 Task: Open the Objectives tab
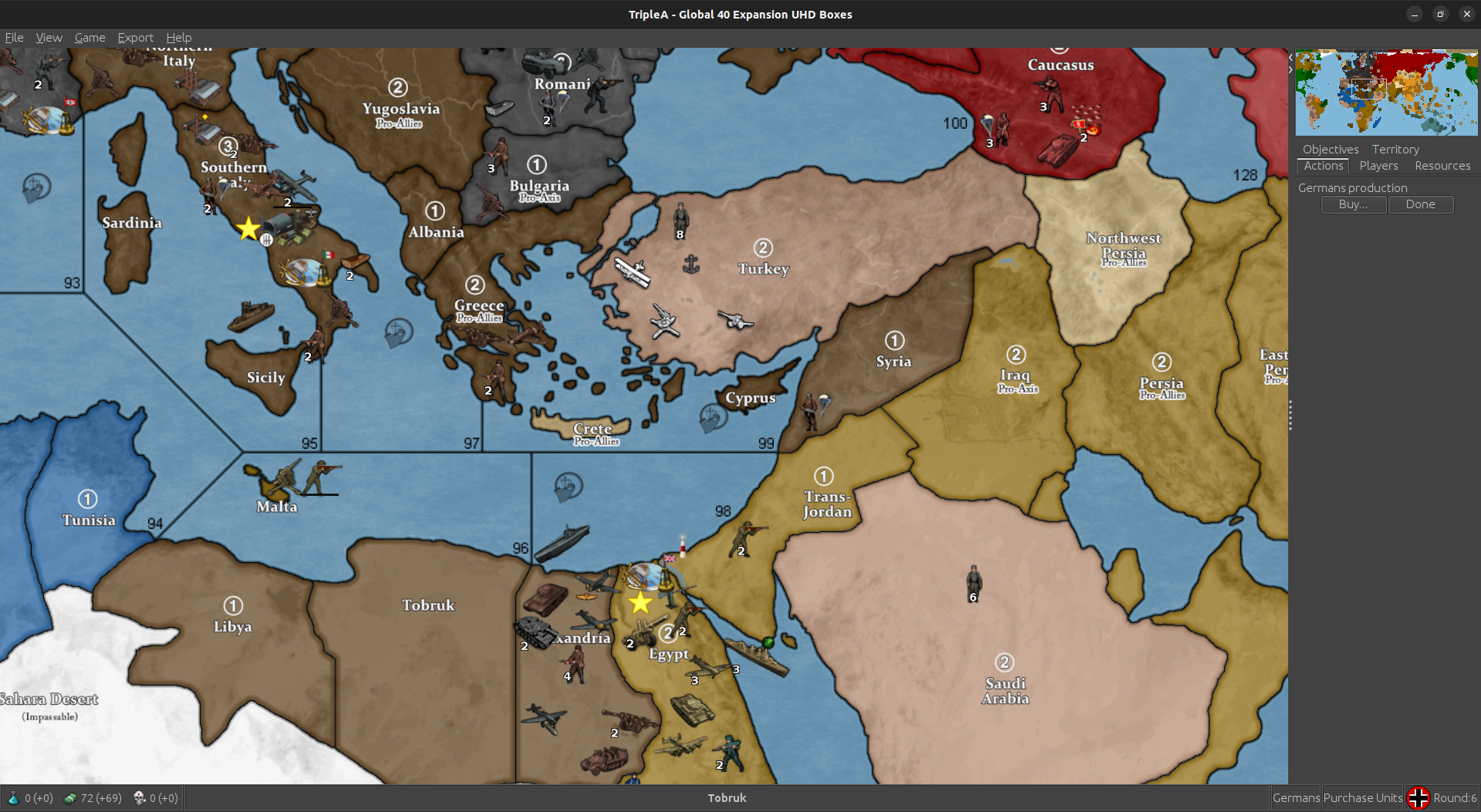click(1330, 149)
